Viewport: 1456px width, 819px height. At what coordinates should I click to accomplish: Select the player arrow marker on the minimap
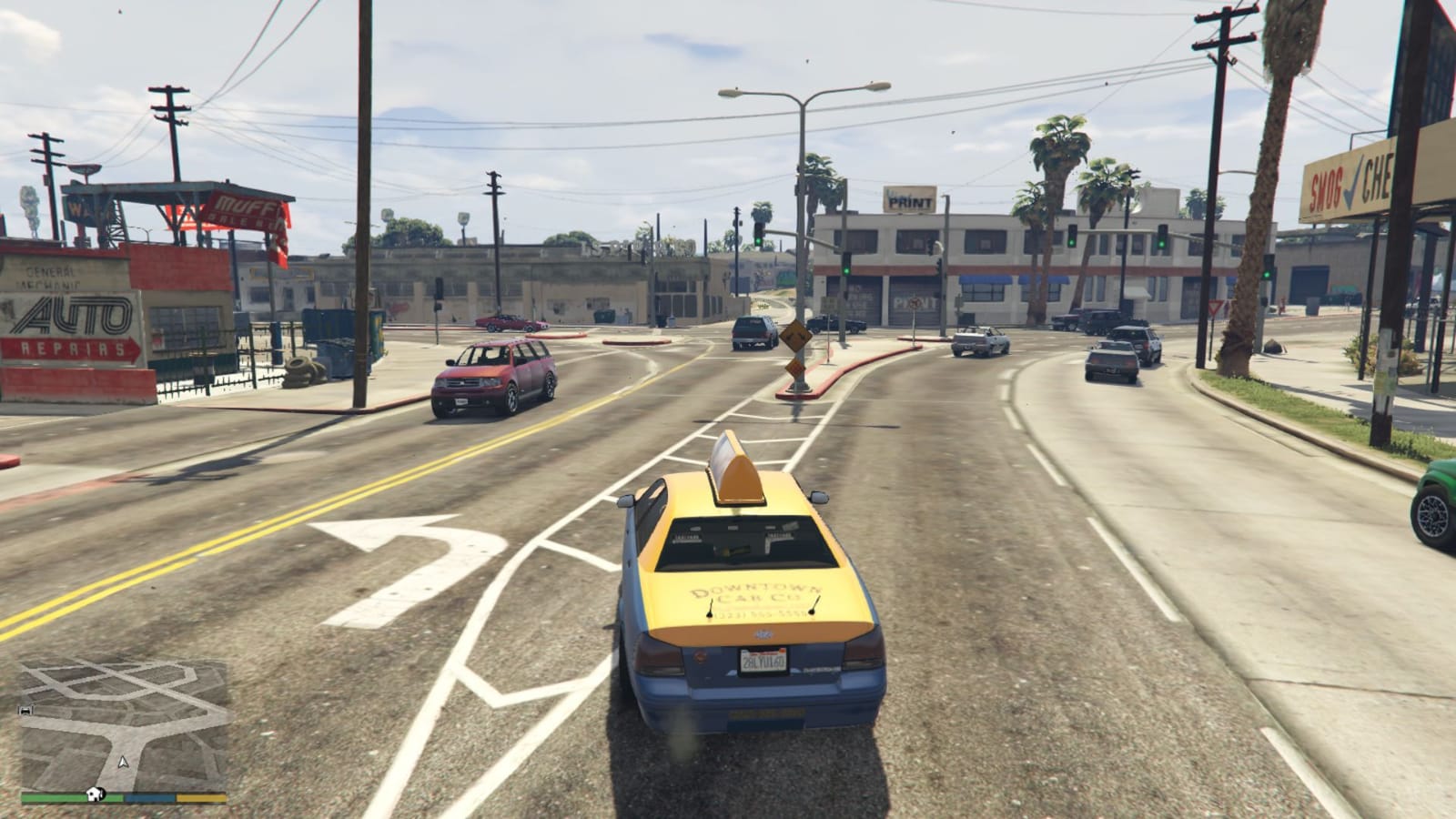[x=123, y=762]
